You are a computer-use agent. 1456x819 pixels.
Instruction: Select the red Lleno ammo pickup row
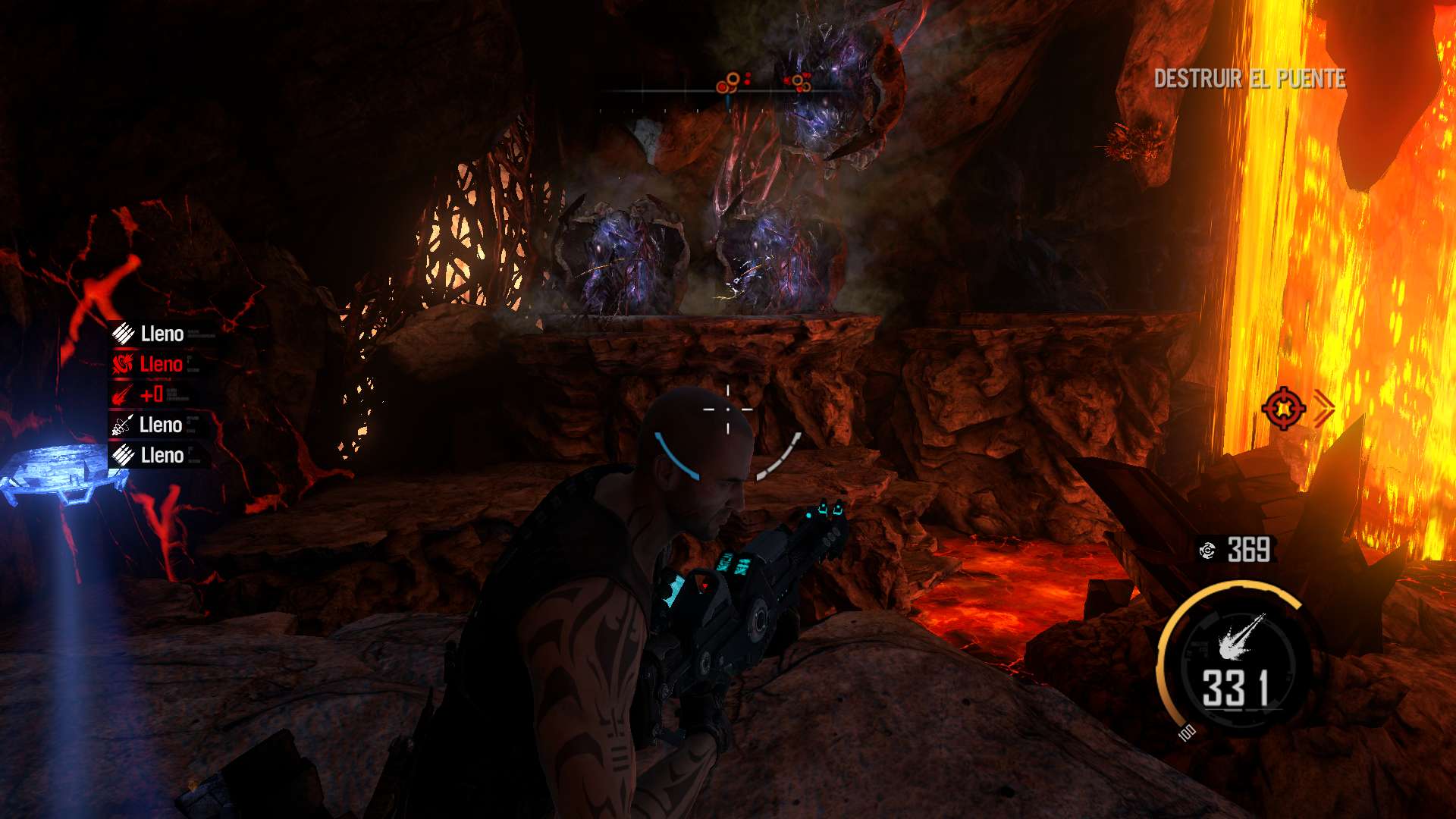149,364
